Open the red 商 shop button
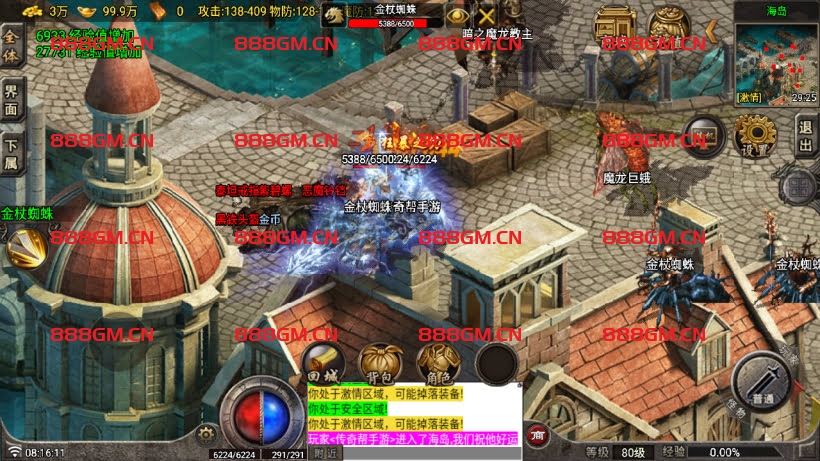The width and height of the screenshot is (820, 461). (538, 435)
